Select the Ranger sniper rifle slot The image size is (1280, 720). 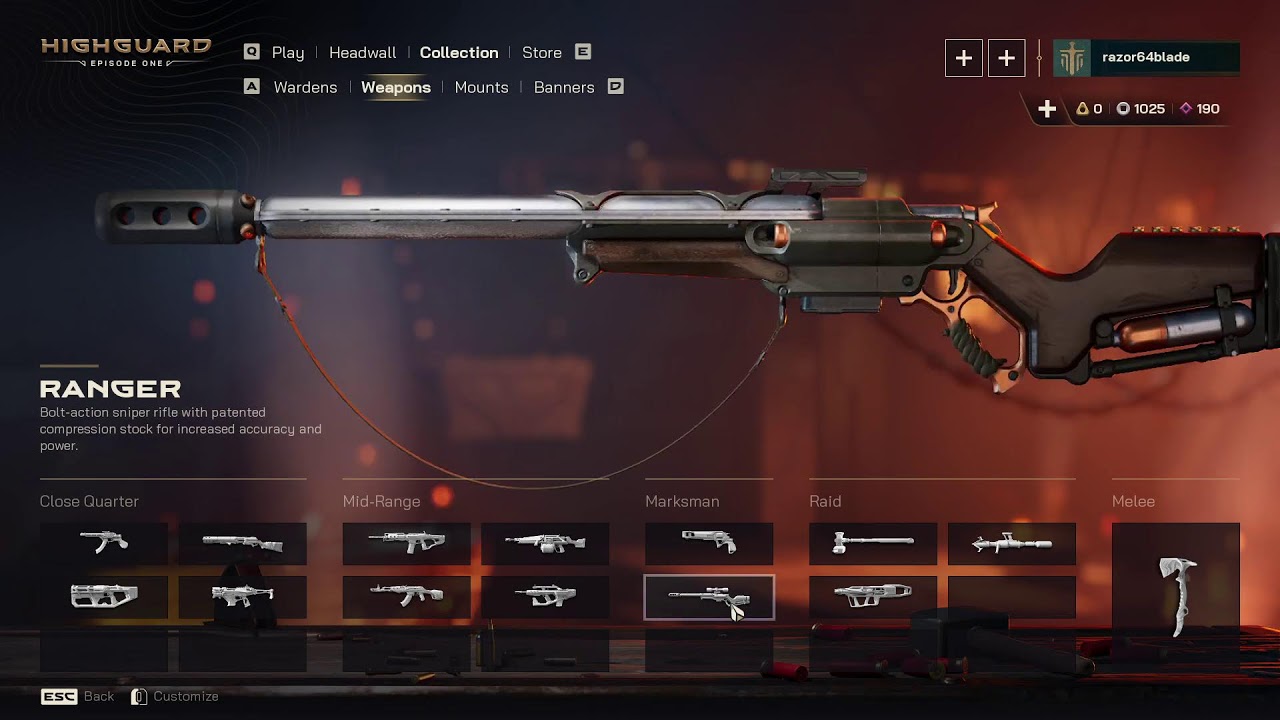coord(709,597)
